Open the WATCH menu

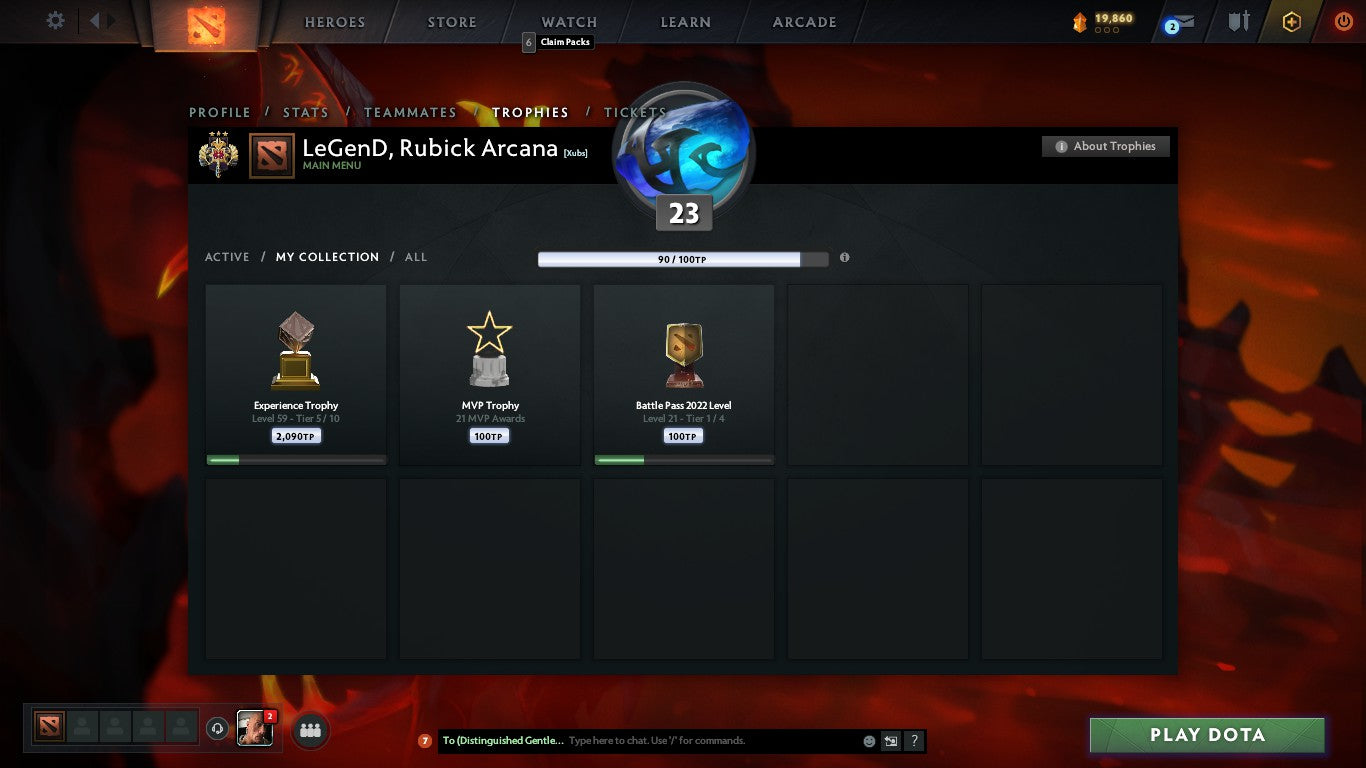568,21
